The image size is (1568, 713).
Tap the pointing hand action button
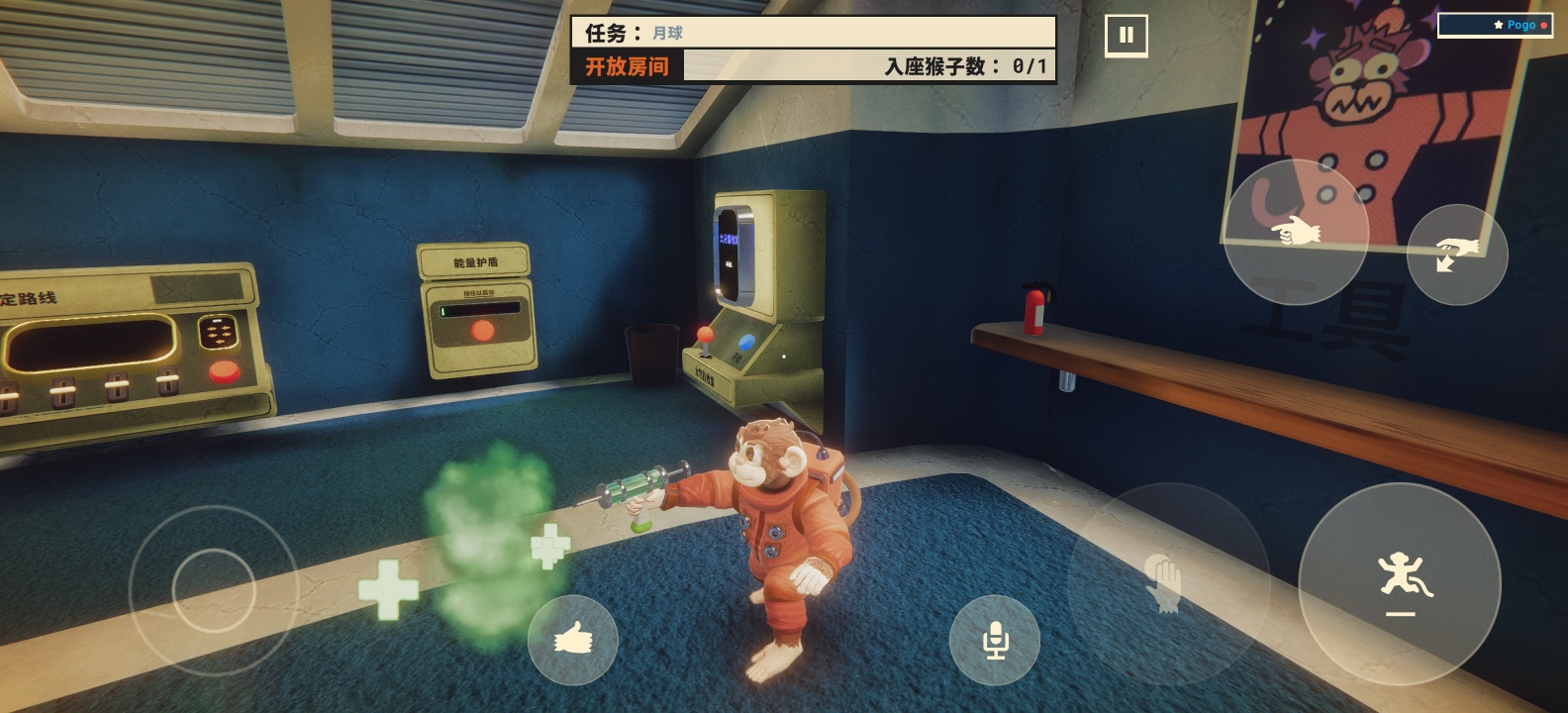pos(1296,232)
